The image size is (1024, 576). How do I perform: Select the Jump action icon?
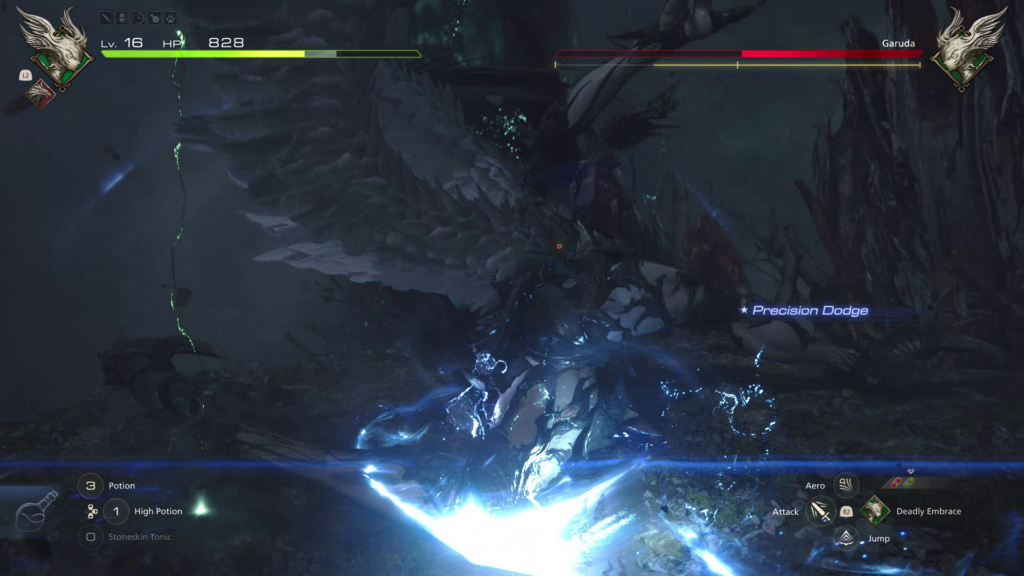pos(846,538)
